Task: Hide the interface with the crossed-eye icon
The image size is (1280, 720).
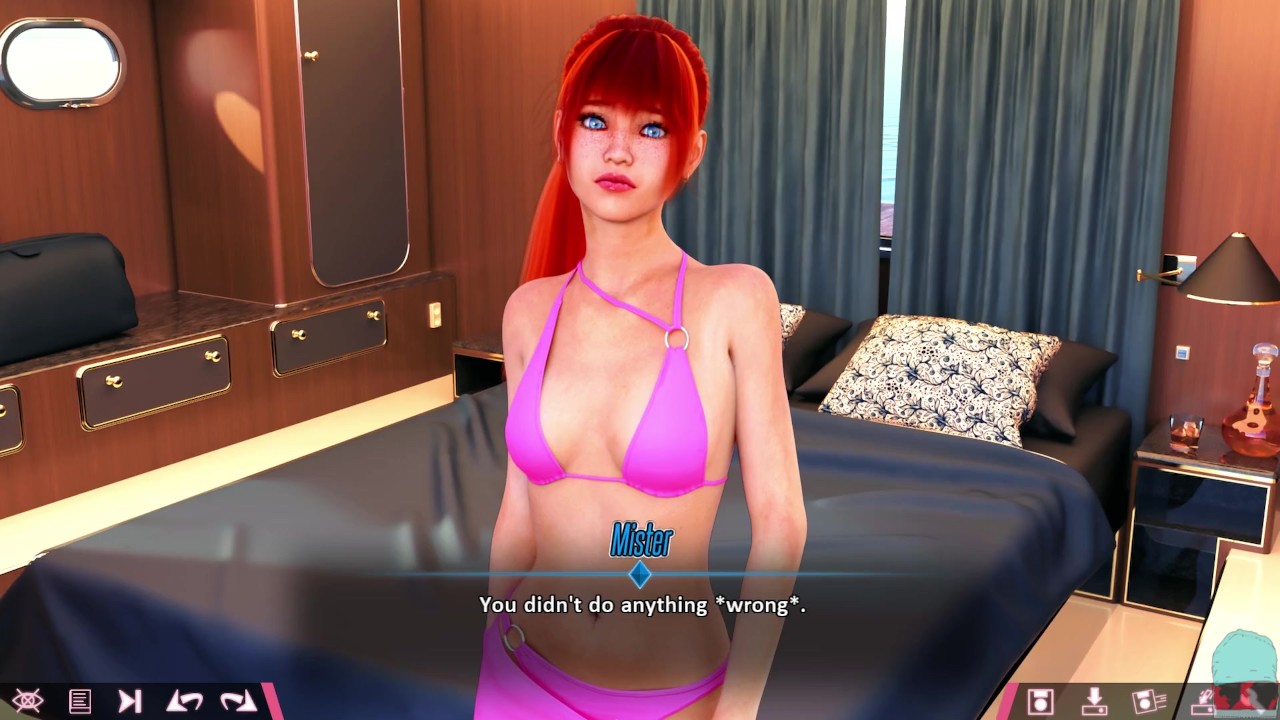Action: pyautogui.click(x=27, y=701)
